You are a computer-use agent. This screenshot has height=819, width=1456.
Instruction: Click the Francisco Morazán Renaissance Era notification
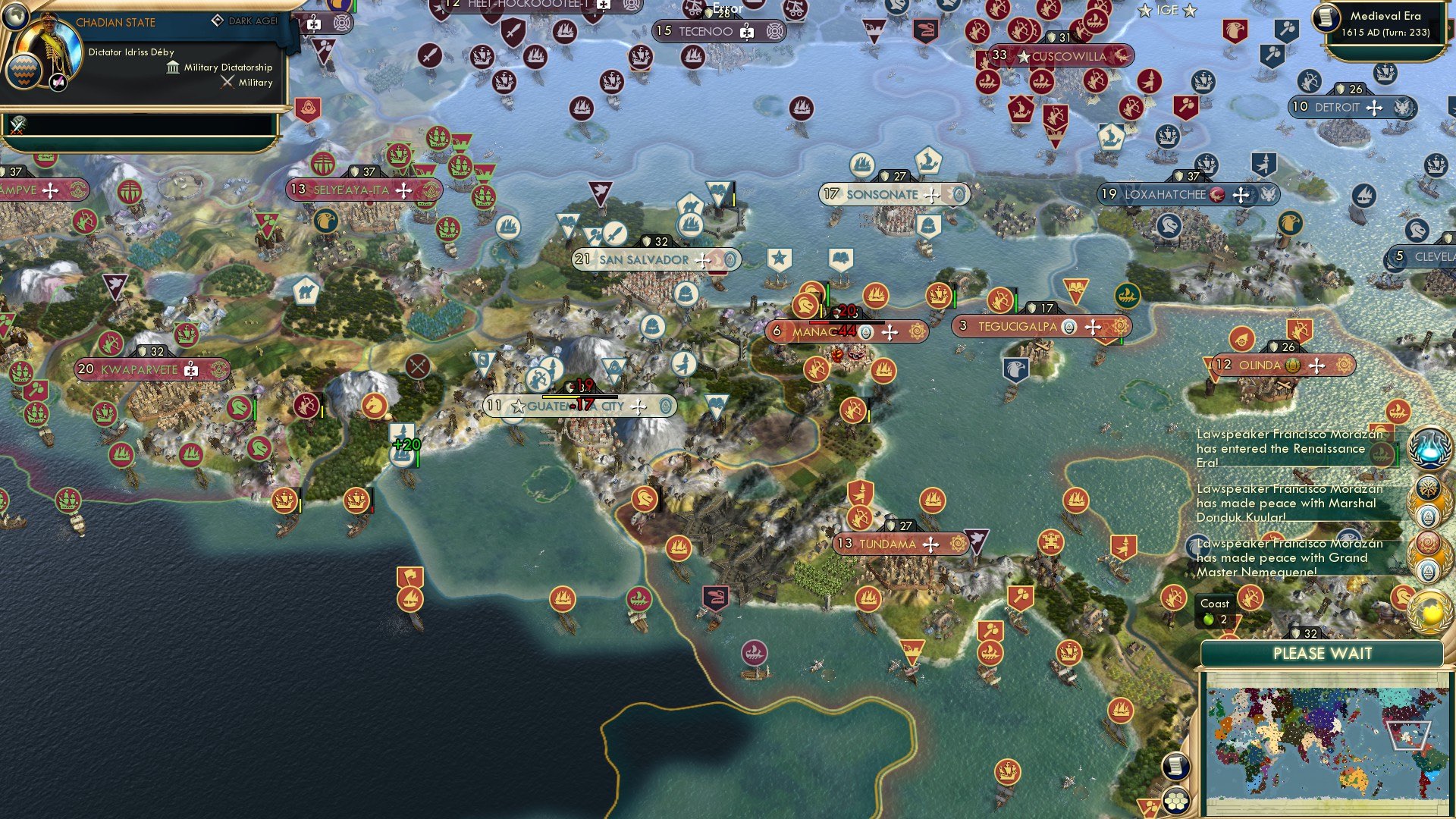[x=1289, y=449]
